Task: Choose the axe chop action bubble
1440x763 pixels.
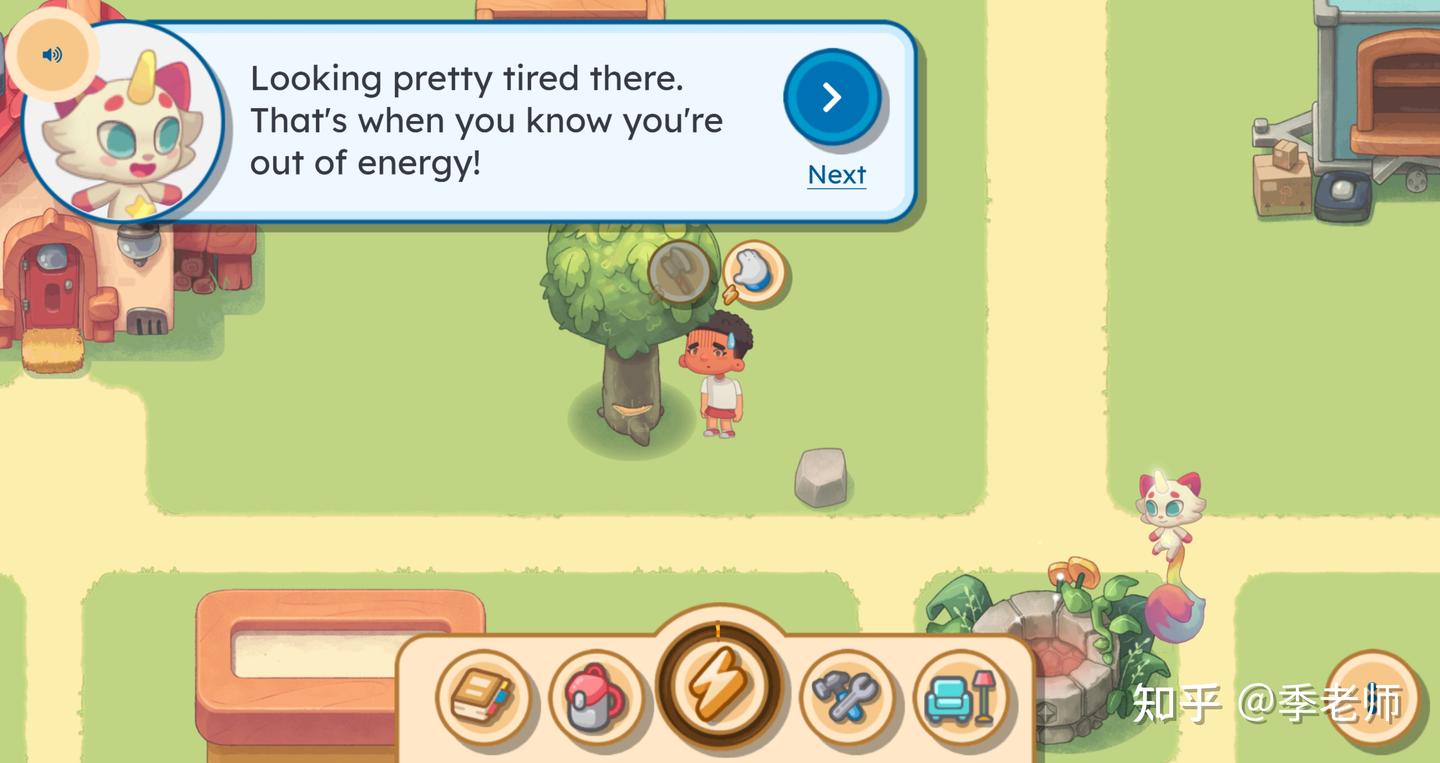Action: (680, 272)
